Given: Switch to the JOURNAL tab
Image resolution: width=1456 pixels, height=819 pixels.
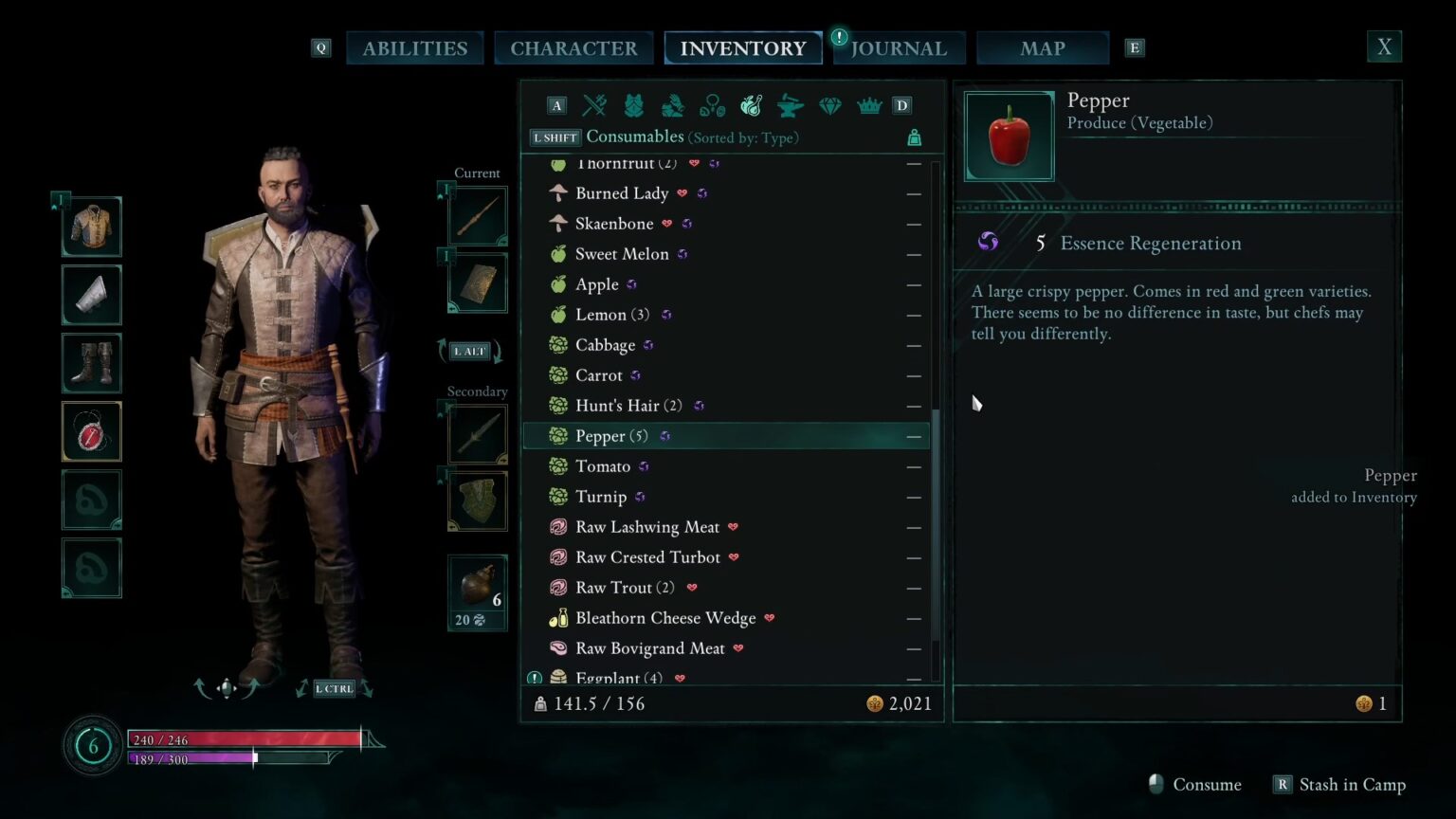Looking at the screenshot, I should 898,47.
